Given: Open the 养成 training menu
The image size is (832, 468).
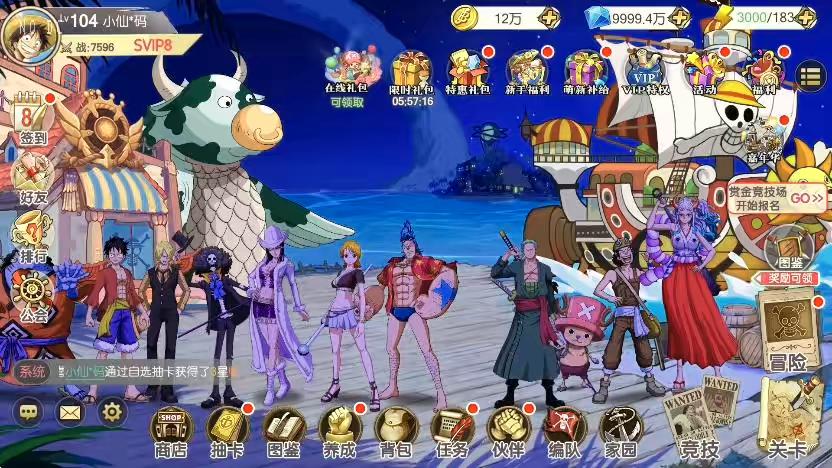Looking at the screenshot, I should click(x=339, y=432).
